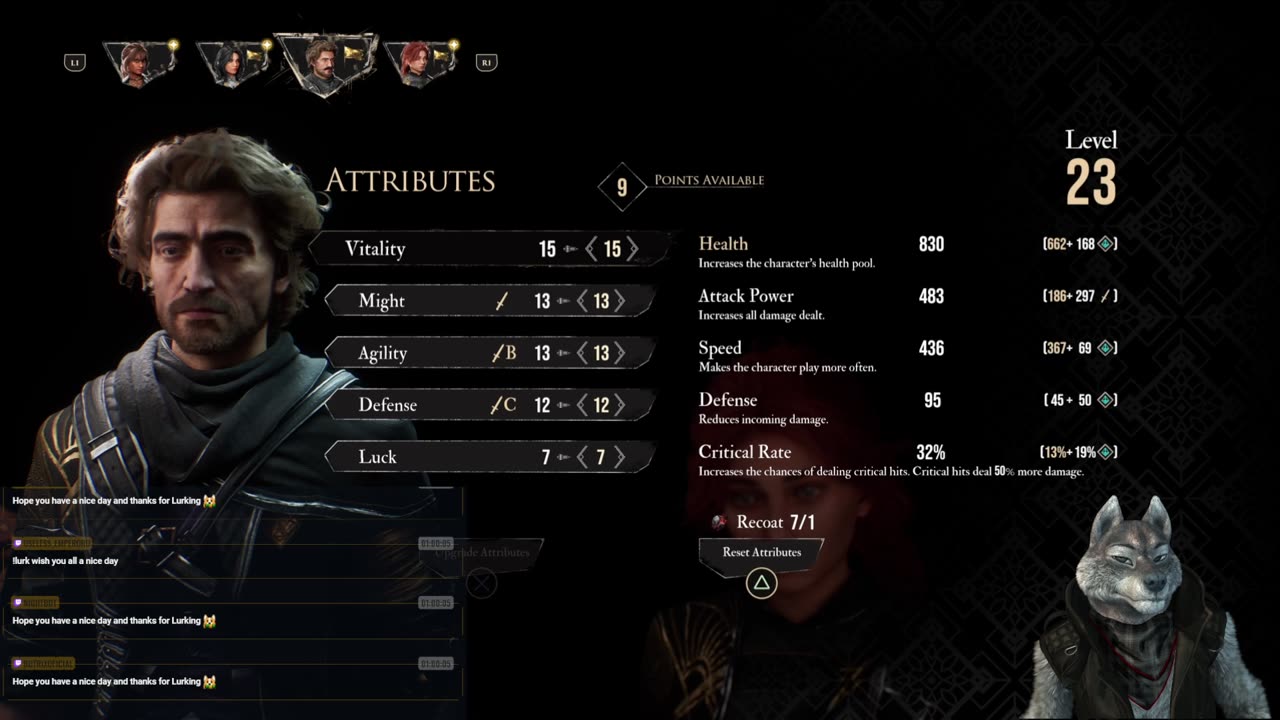Select the first brown-haired woman portrait
1280x720 pixels.
pos(138,62)
